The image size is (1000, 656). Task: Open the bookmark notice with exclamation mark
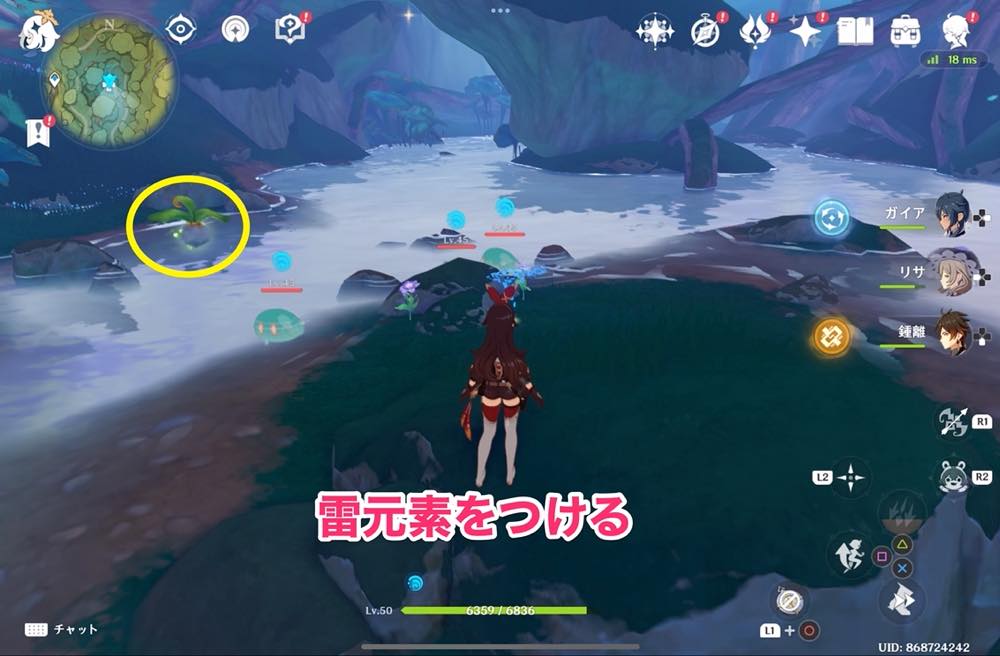[40, 131]
